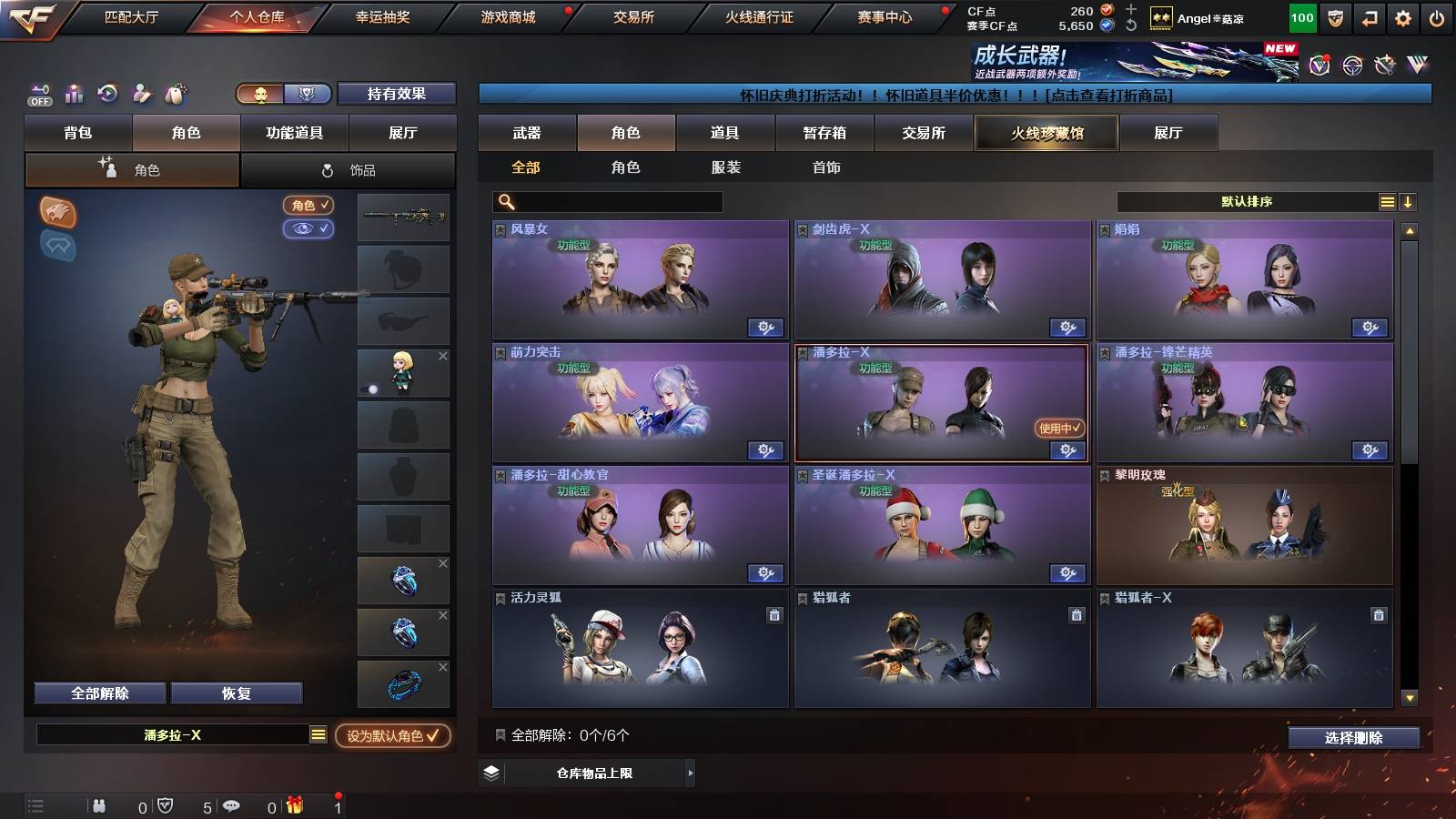The width and height of the screenshot is (1456, 819).
Task: Click the replay/return arrow icon top right
Action: pos(1370,16)
